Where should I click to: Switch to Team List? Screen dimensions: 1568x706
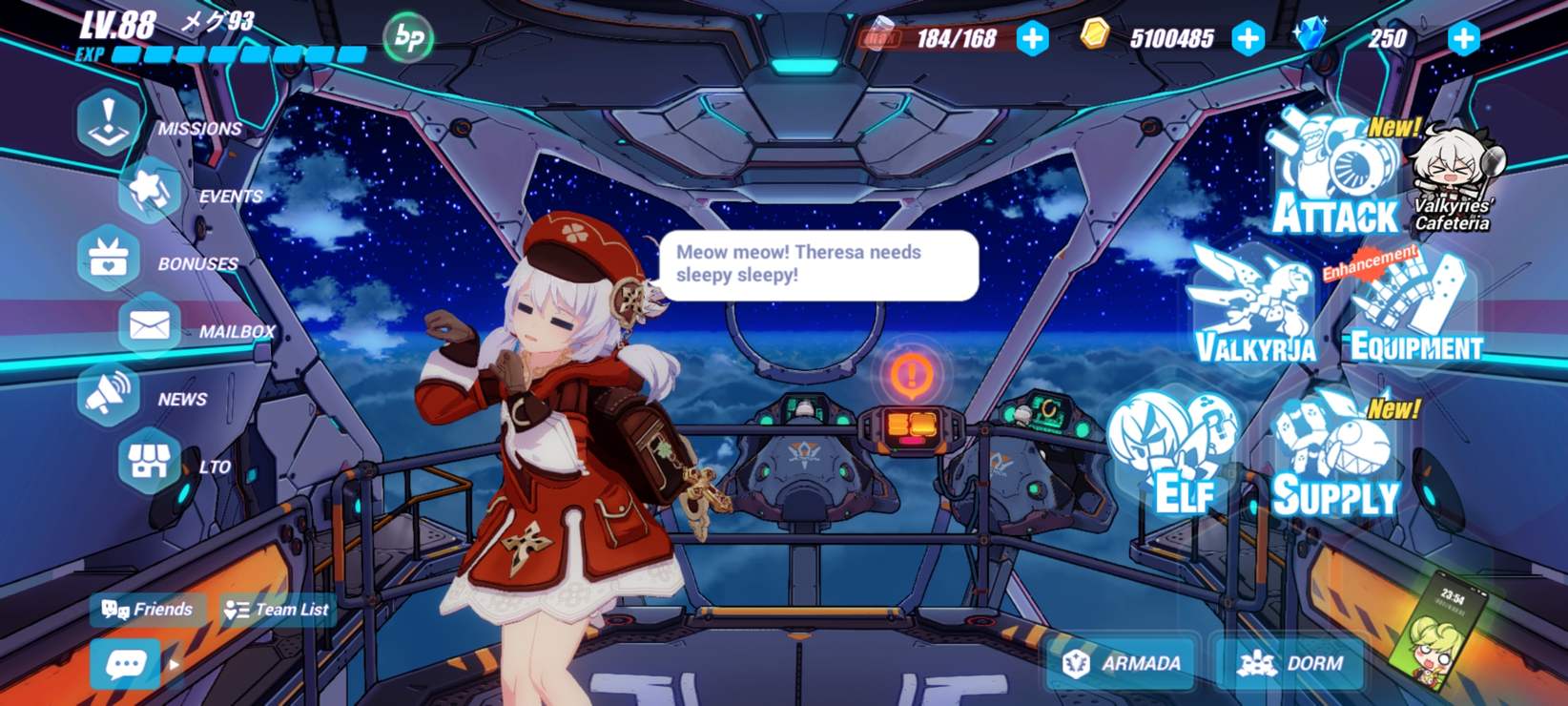click(277, 610)
